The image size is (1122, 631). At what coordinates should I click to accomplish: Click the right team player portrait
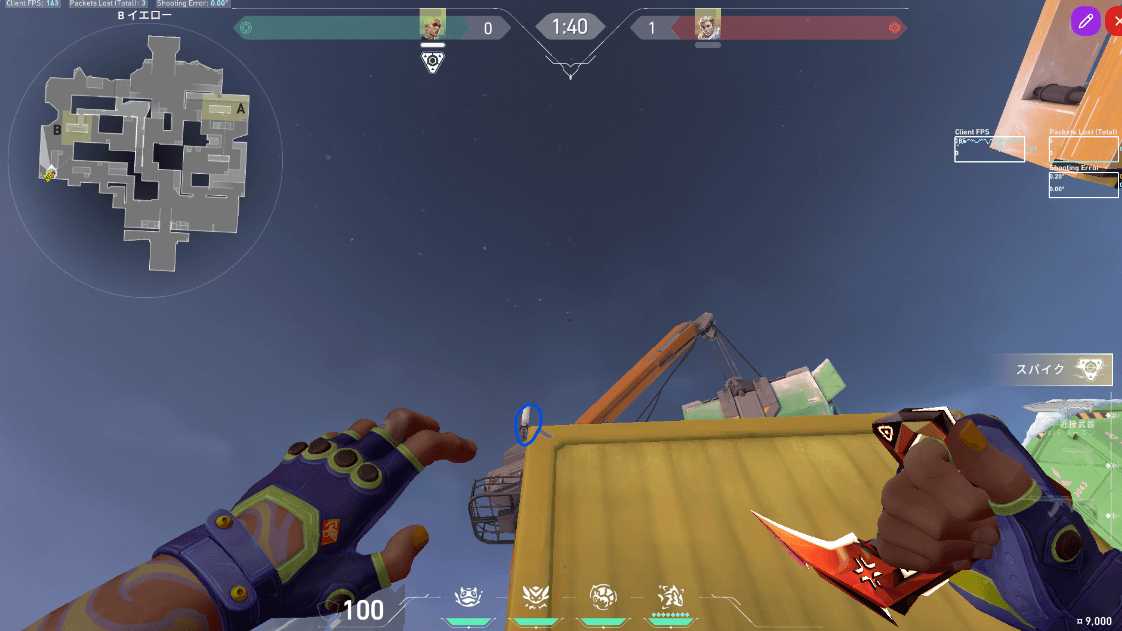point(708,24)
